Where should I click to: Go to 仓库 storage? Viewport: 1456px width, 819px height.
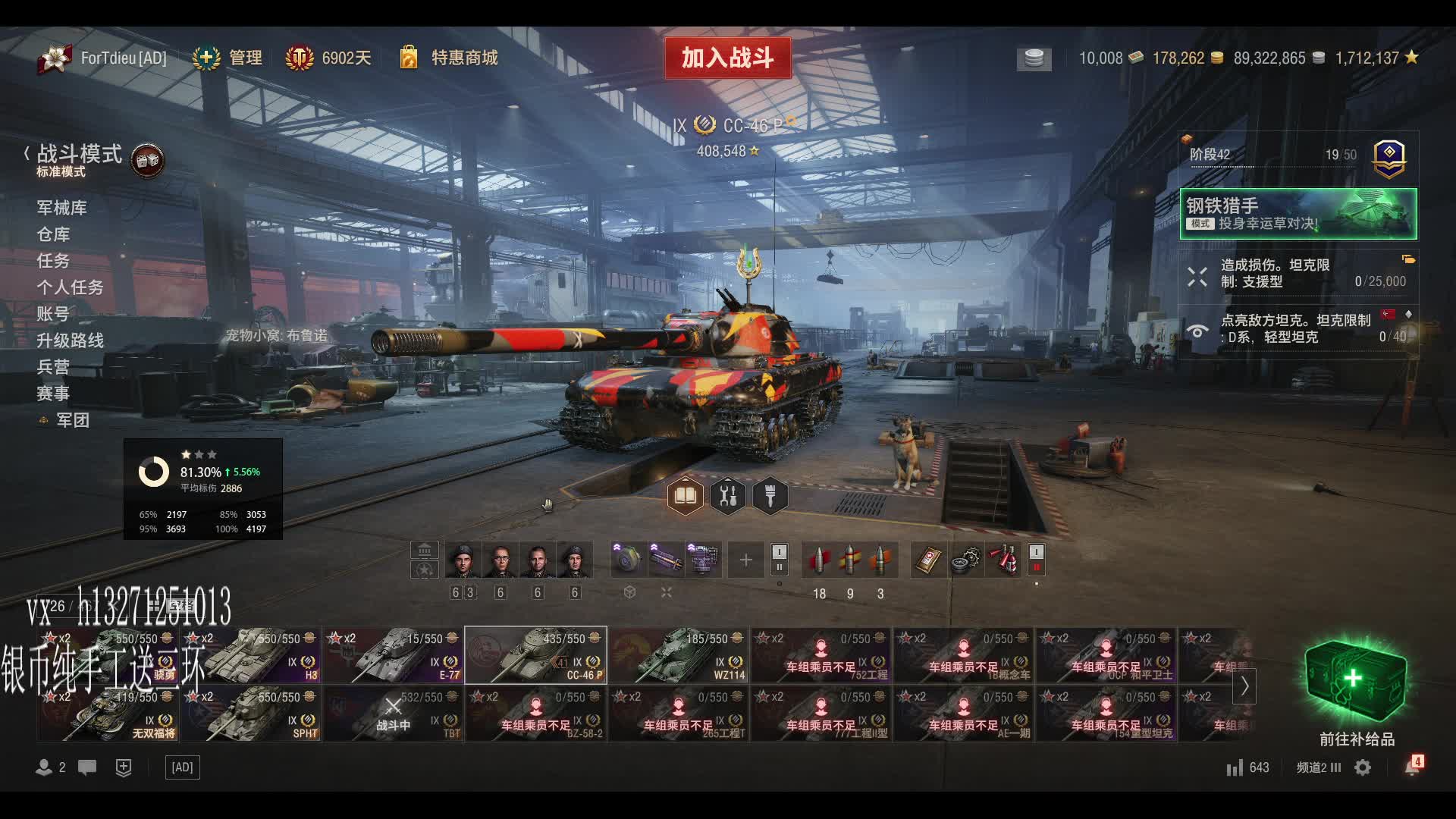click(x=53, y=234)
